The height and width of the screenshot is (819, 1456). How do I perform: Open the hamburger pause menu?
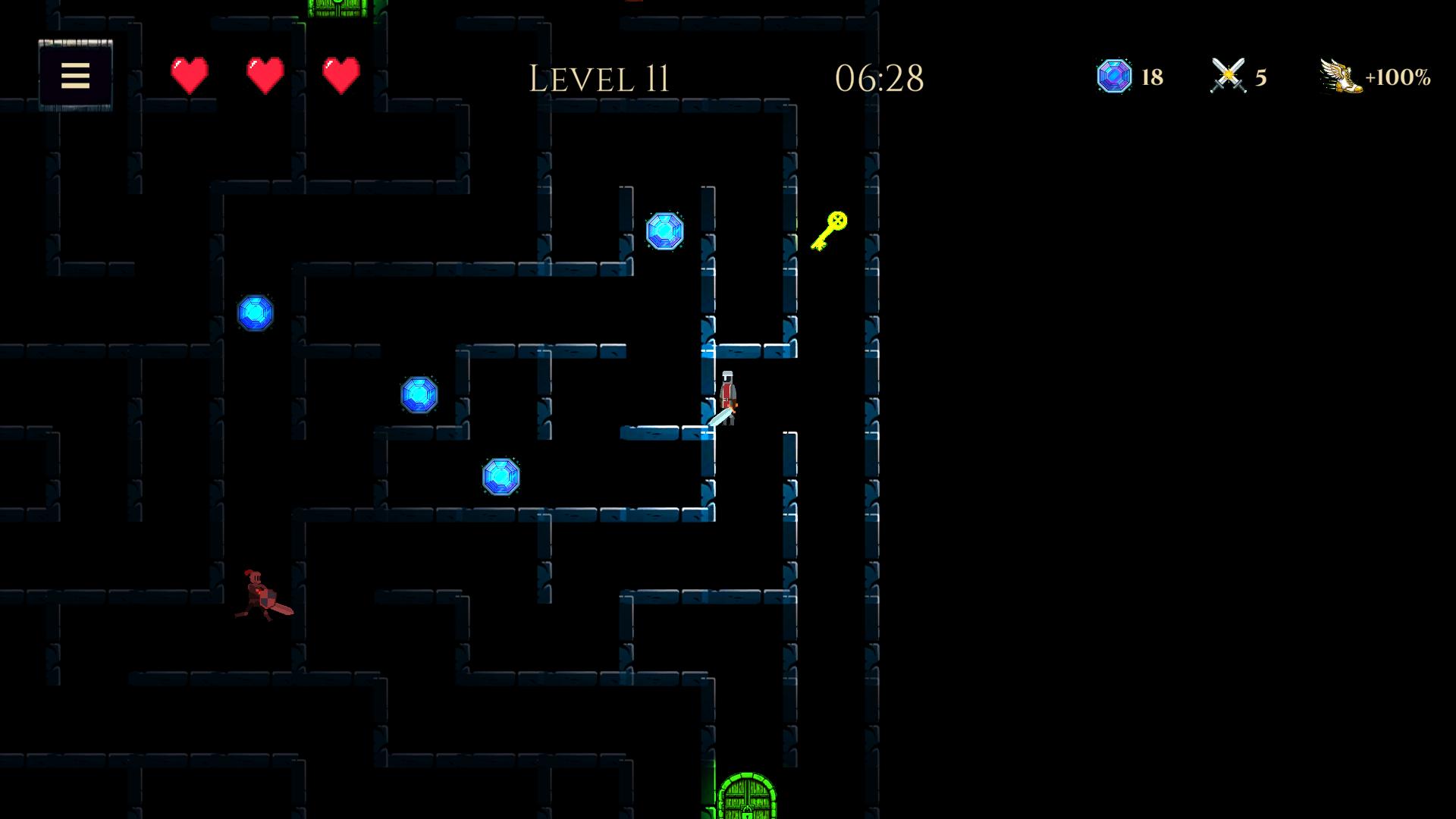pos(75,76)
